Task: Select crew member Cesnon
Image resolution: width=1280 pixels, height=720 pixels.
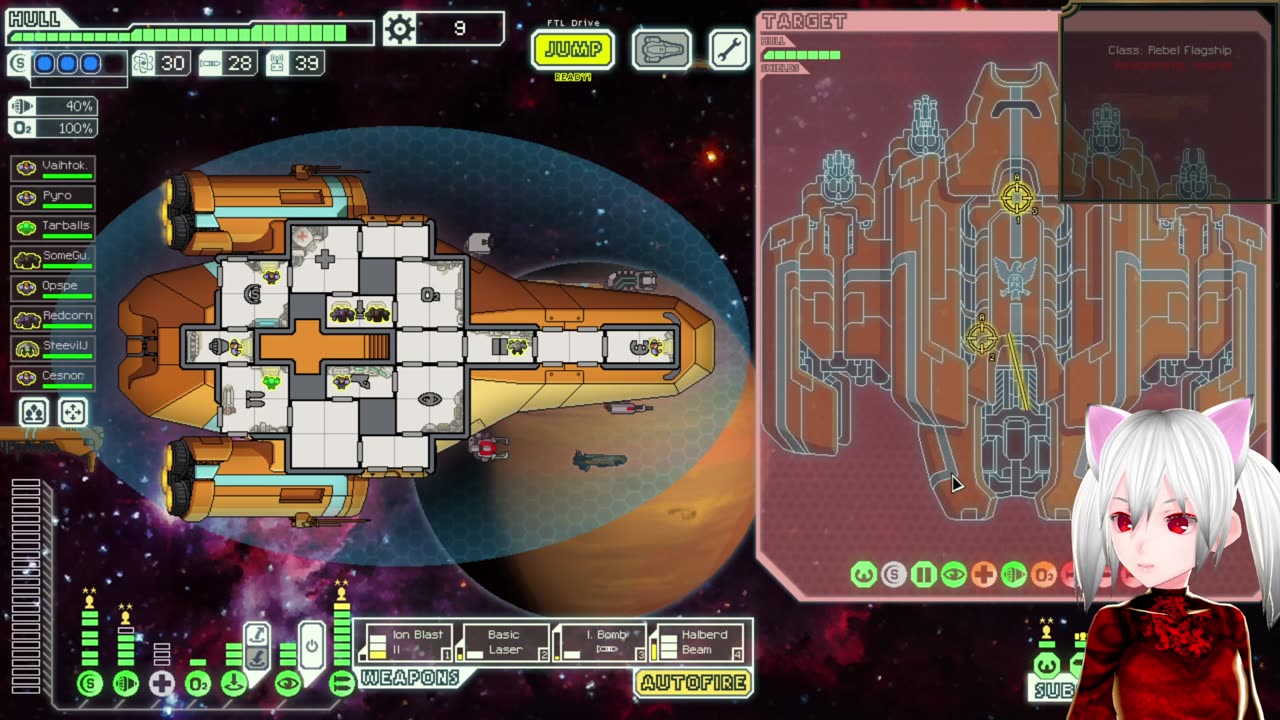Action: click(x=54, y=376)
